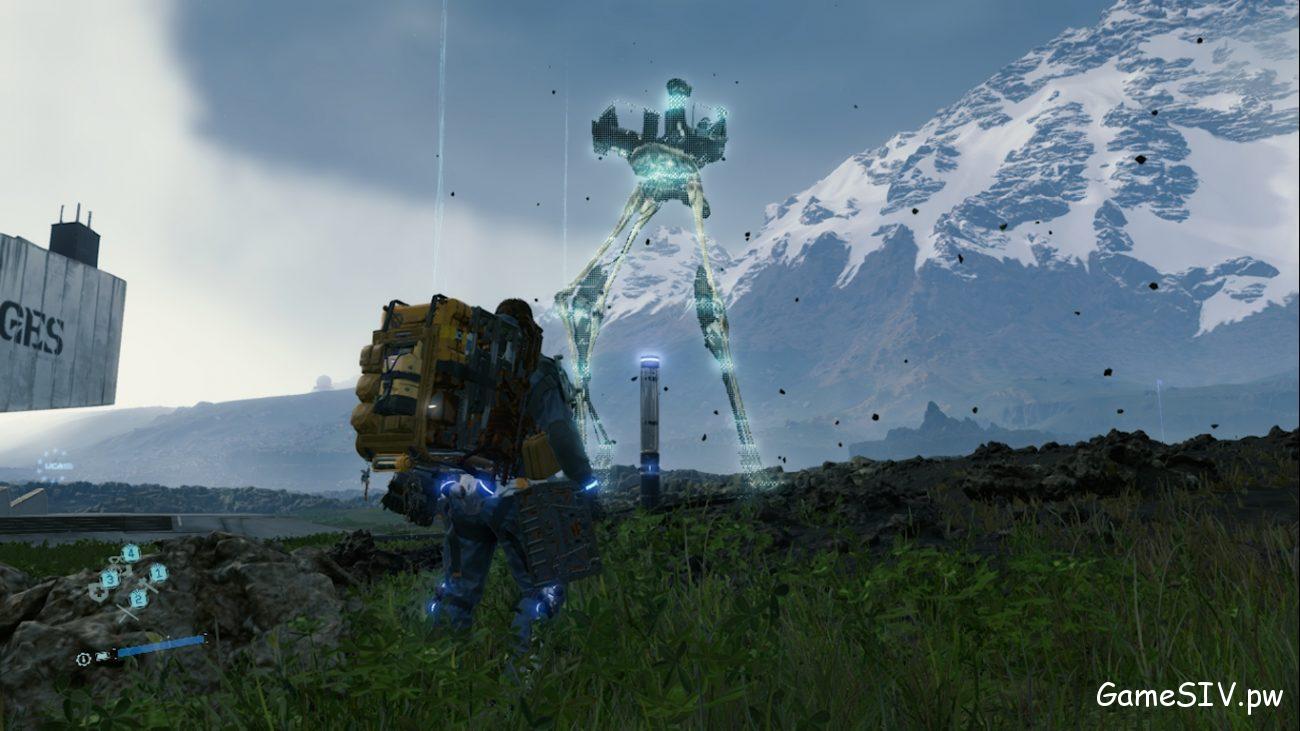Select quick-access slot 1 on the tool wheel
1300x731 pixels.
(x=158, y=574)
